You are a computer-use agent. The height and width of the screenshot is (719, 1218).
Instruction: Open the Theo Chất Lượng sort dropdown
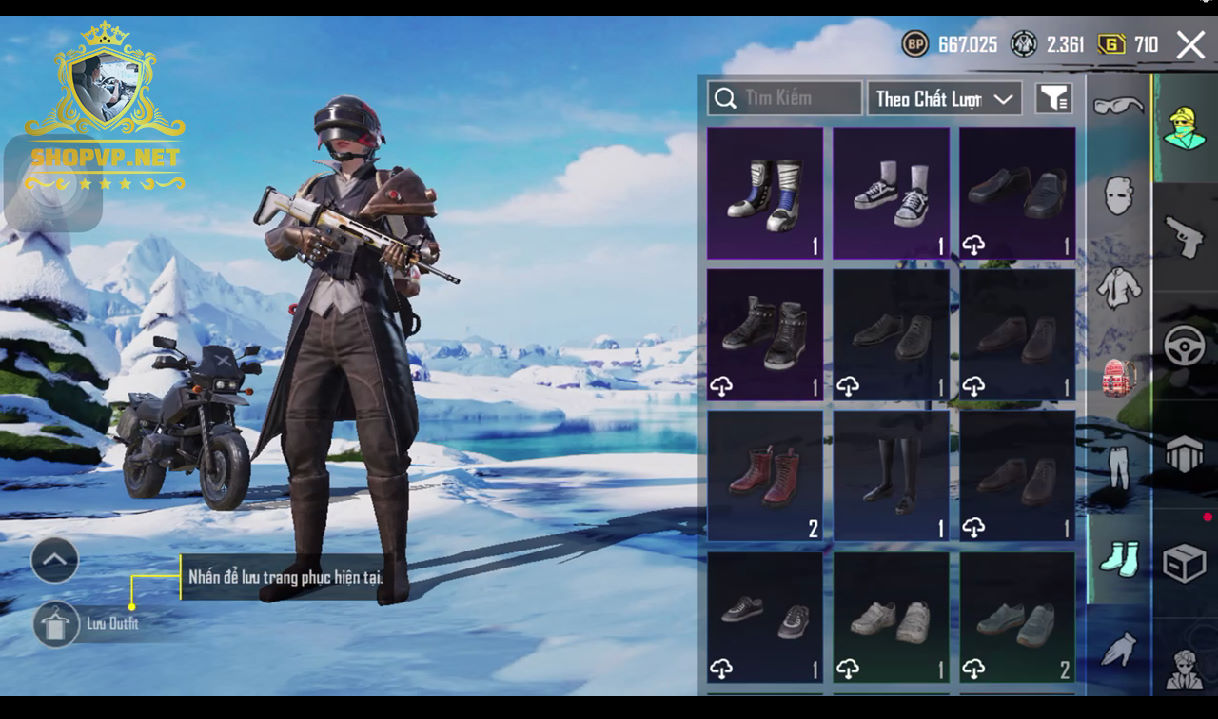point(944,98)
